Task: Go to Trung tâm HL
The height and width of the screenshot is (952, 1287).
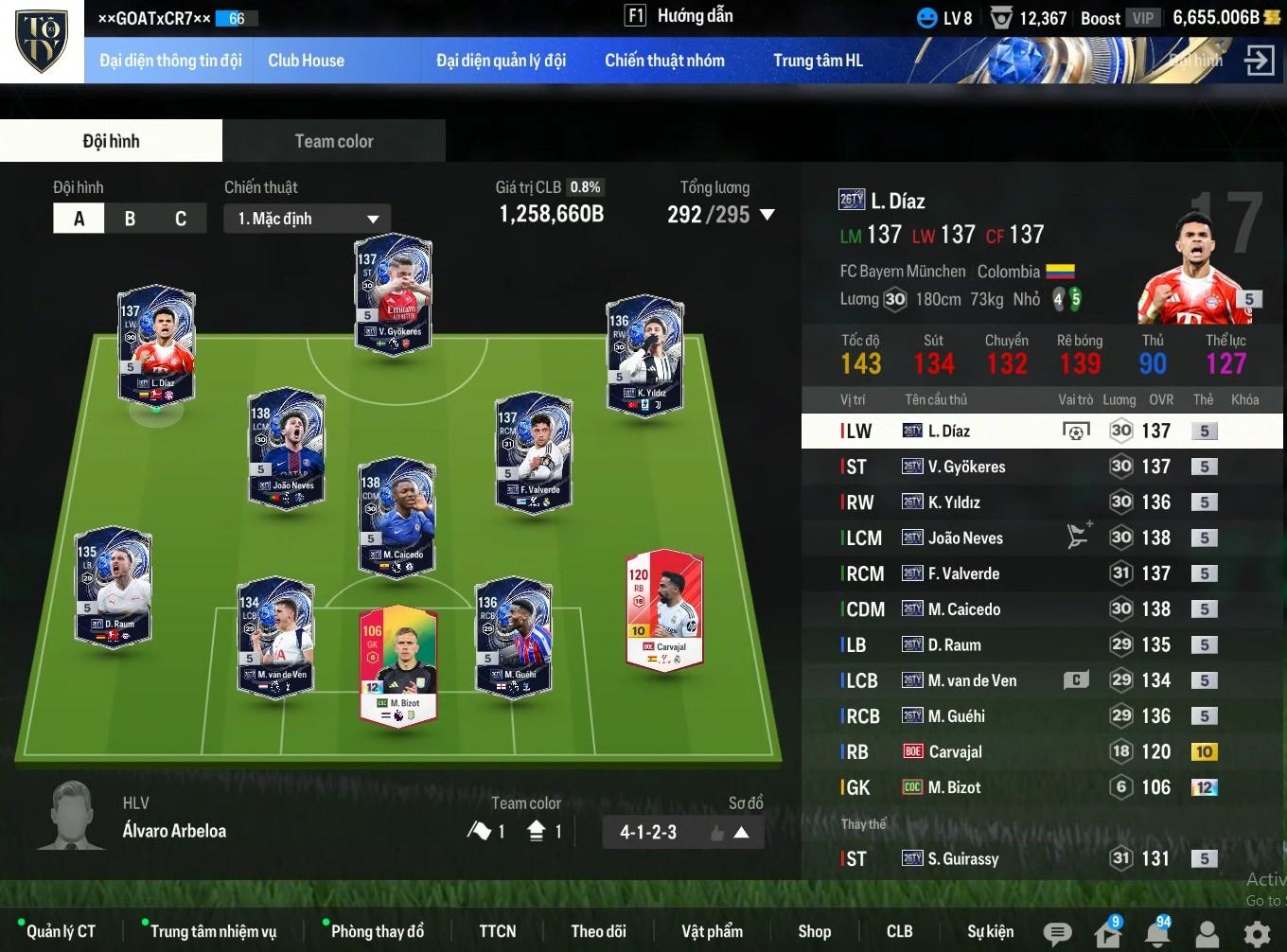Action: click(818, 61)
